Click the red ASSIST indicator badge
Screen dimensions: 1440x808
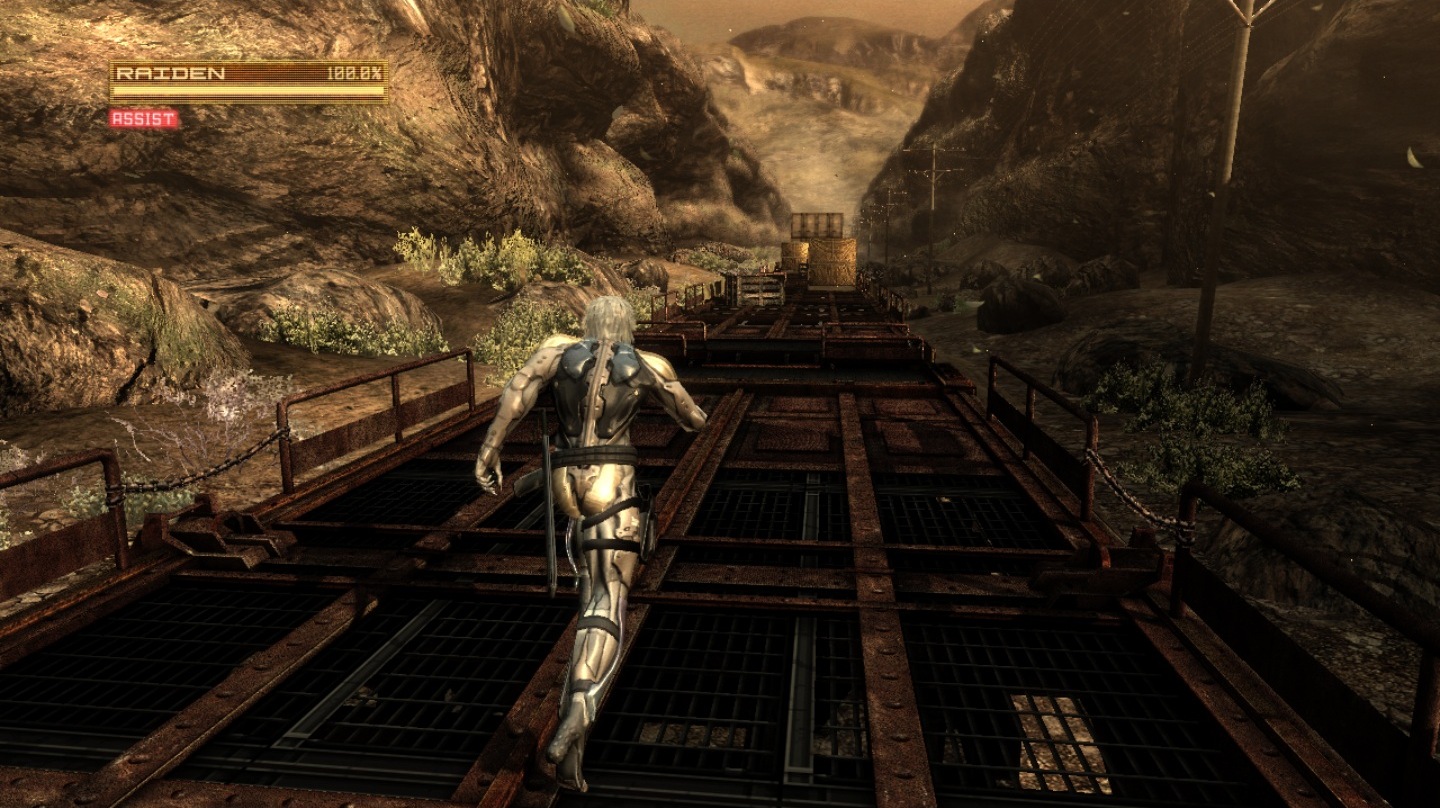(x=144, y=119)
